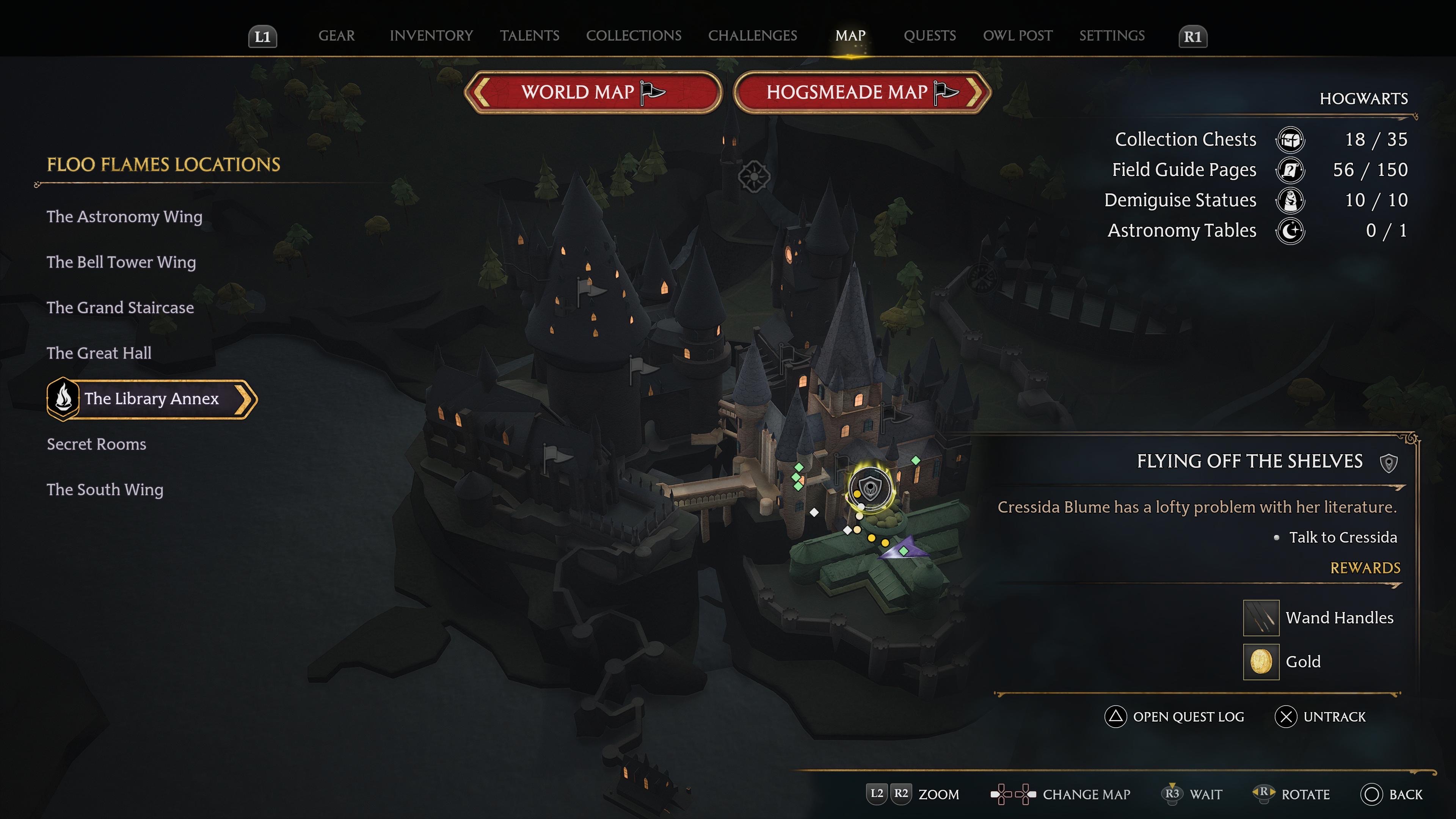The image size is (1456, 819).
Task: Switch to Owl Post tab
Action: pos(1017,36)
